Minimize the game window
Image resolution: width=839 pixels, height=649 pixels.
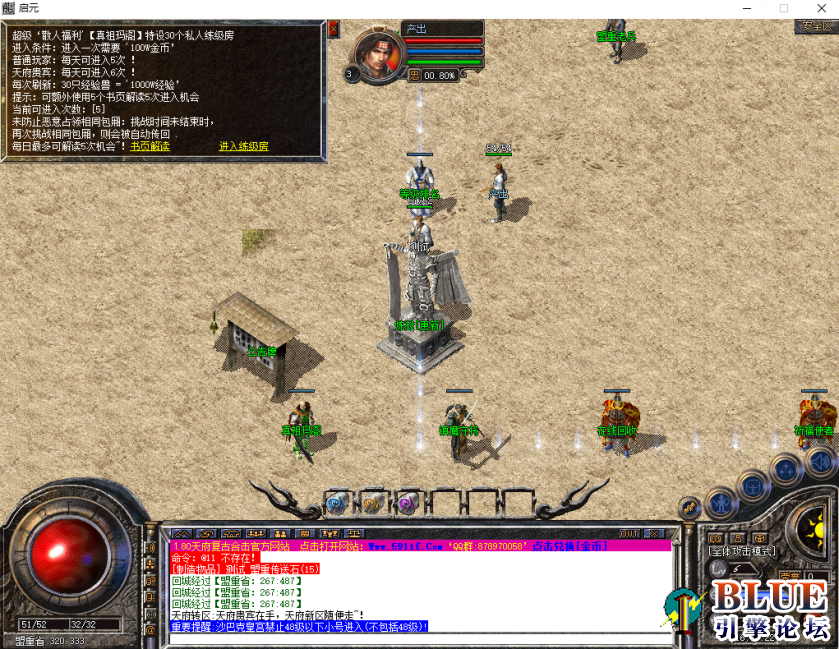pyautogui.click(x=746, y=8)
